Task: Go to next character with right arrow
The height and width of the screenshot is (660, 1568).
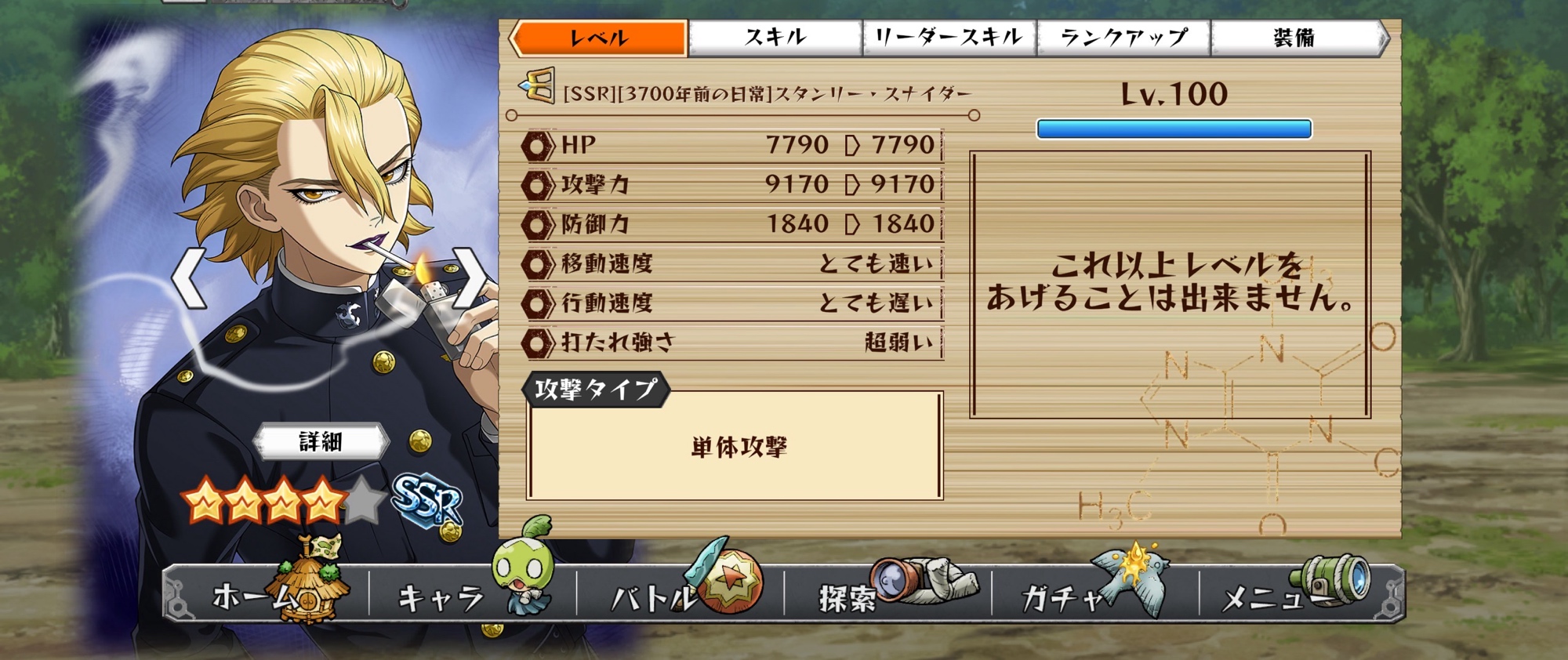Action: click(x=469, y=278)
